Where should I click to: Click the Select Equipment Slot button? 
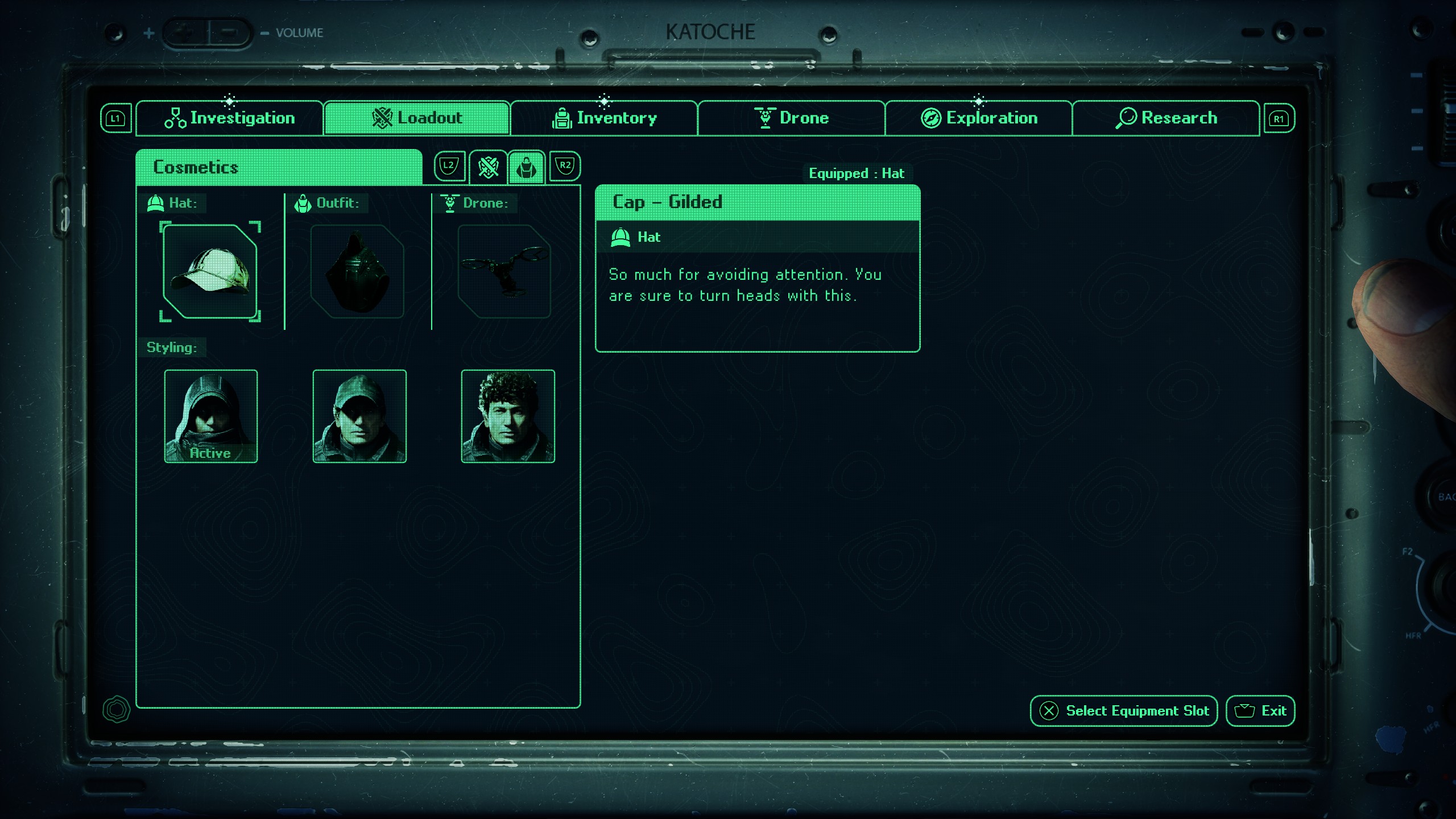click(1124, 711)
